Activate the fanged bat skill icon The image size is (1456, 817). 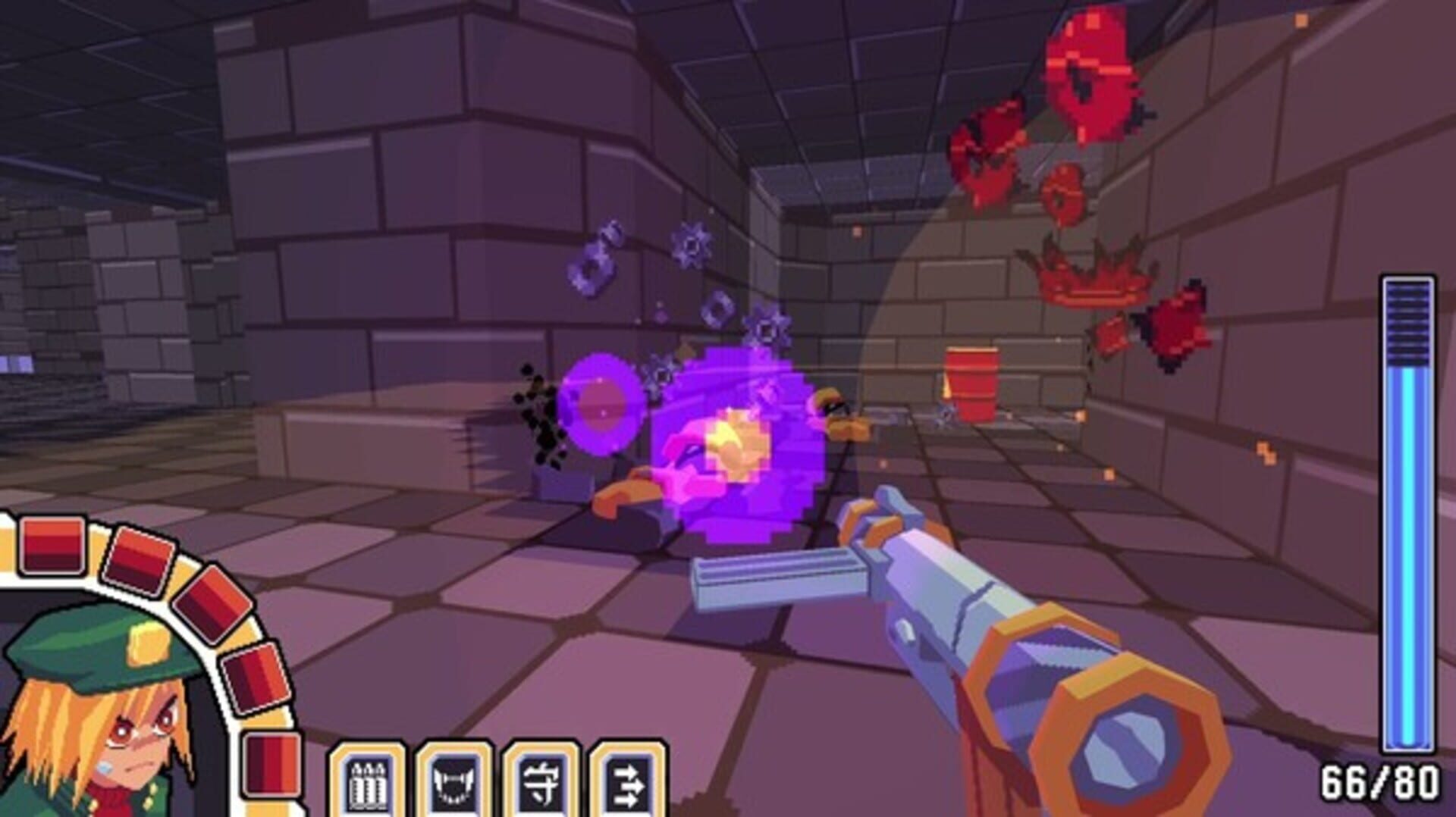click(x=453, y=784)
